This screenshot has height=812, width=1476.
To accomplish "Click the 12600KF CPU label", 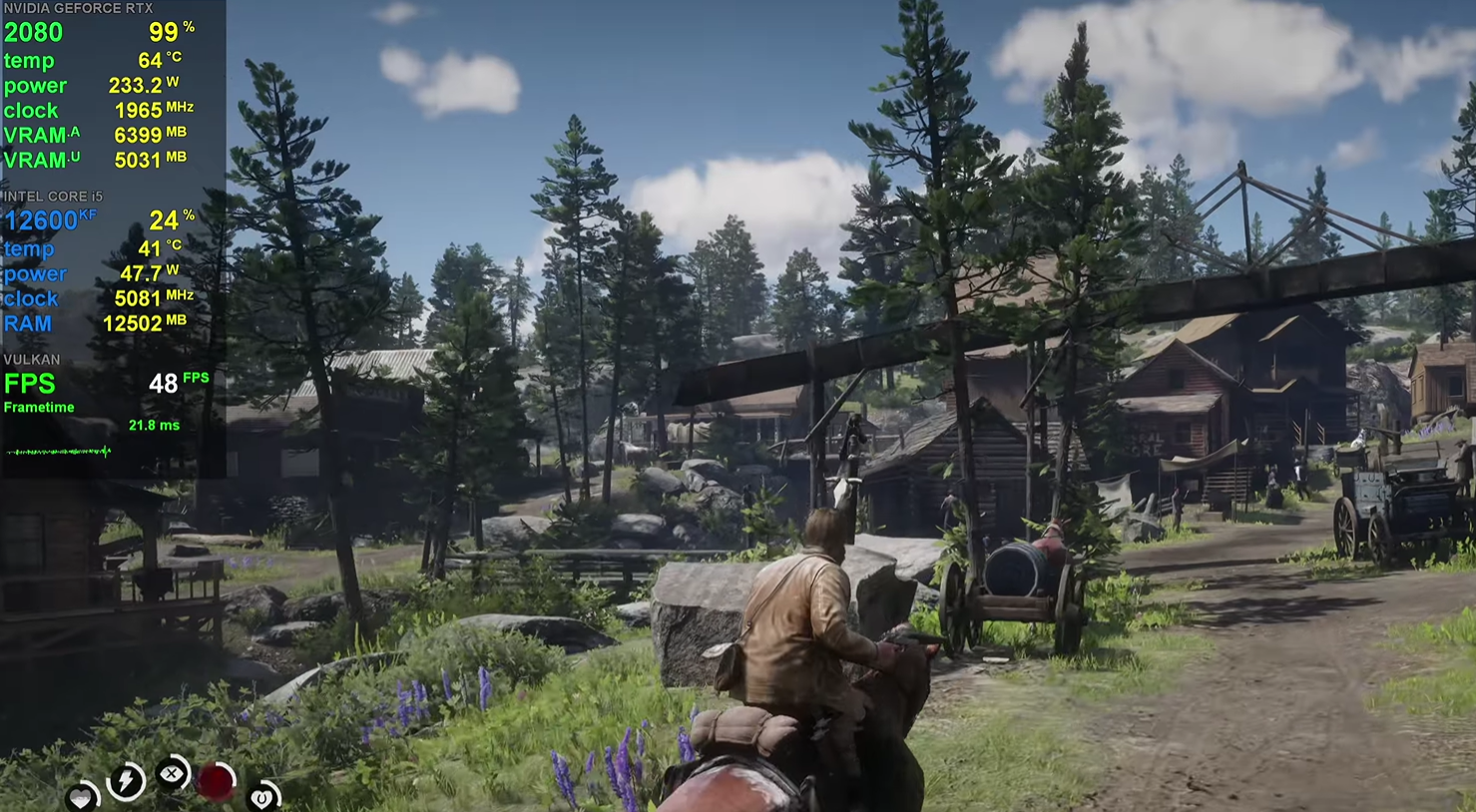I will pyautogui.click(x=43, y=219).
